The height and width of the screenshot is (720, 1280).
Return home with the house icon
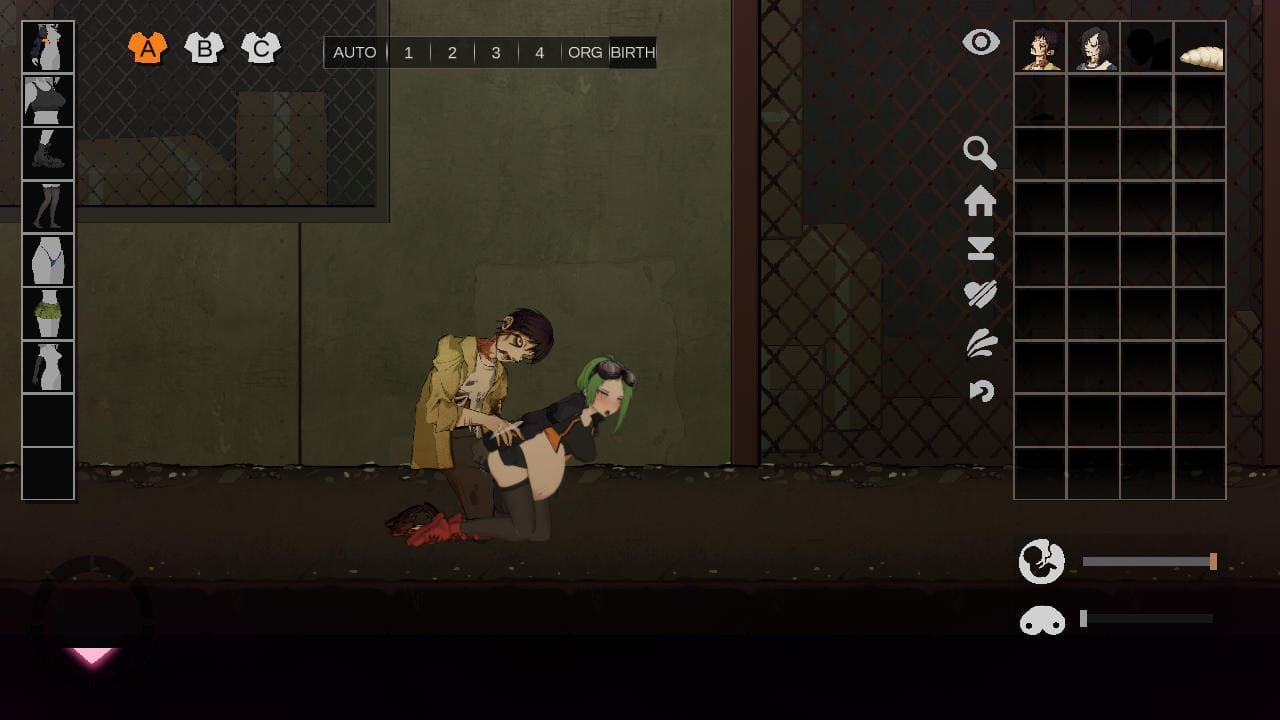(x=980, y=201)
